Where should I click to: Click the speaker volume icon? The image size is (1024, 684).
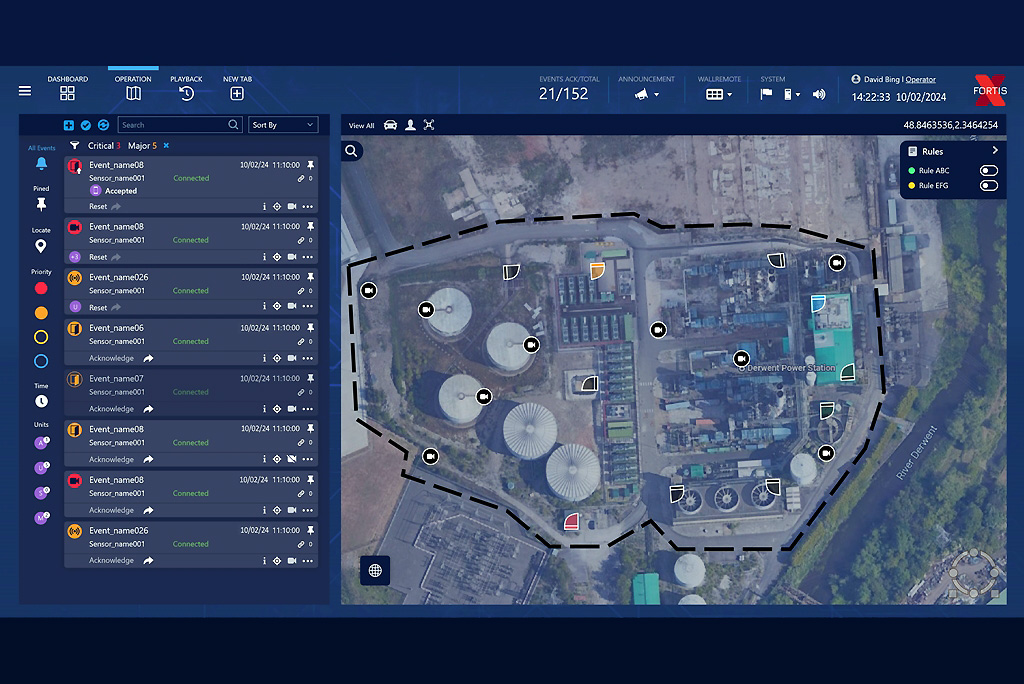[x=819, y=94]
